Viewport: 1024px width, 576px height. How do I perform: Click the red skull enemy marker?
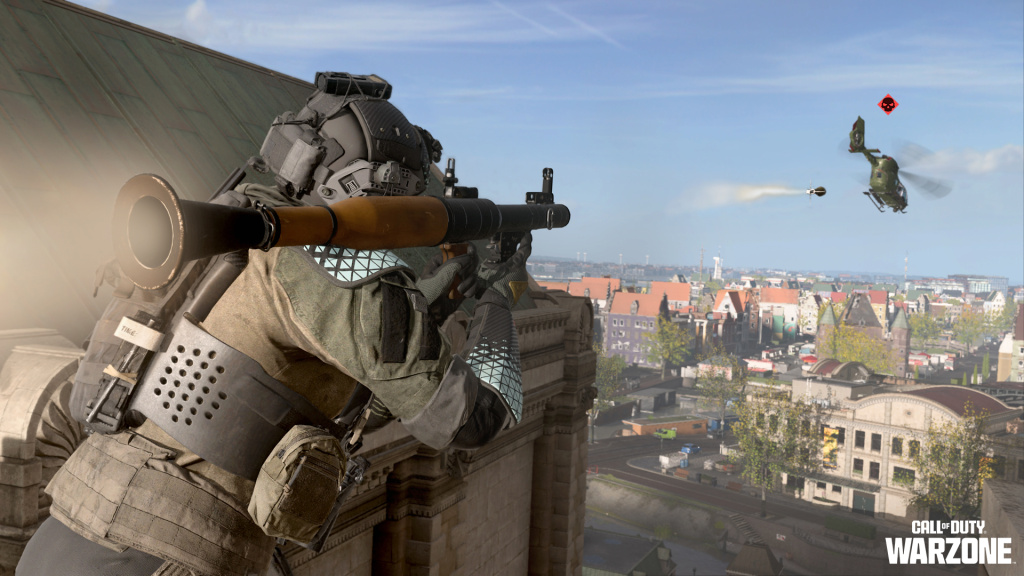click(x=887, y=104)
